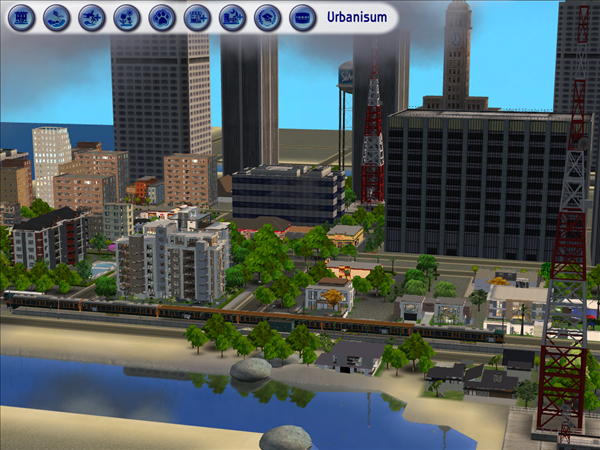This screenshot has height=450, width=600.
Task: Open the graduation cap university icon
Action: click(266, 17)
